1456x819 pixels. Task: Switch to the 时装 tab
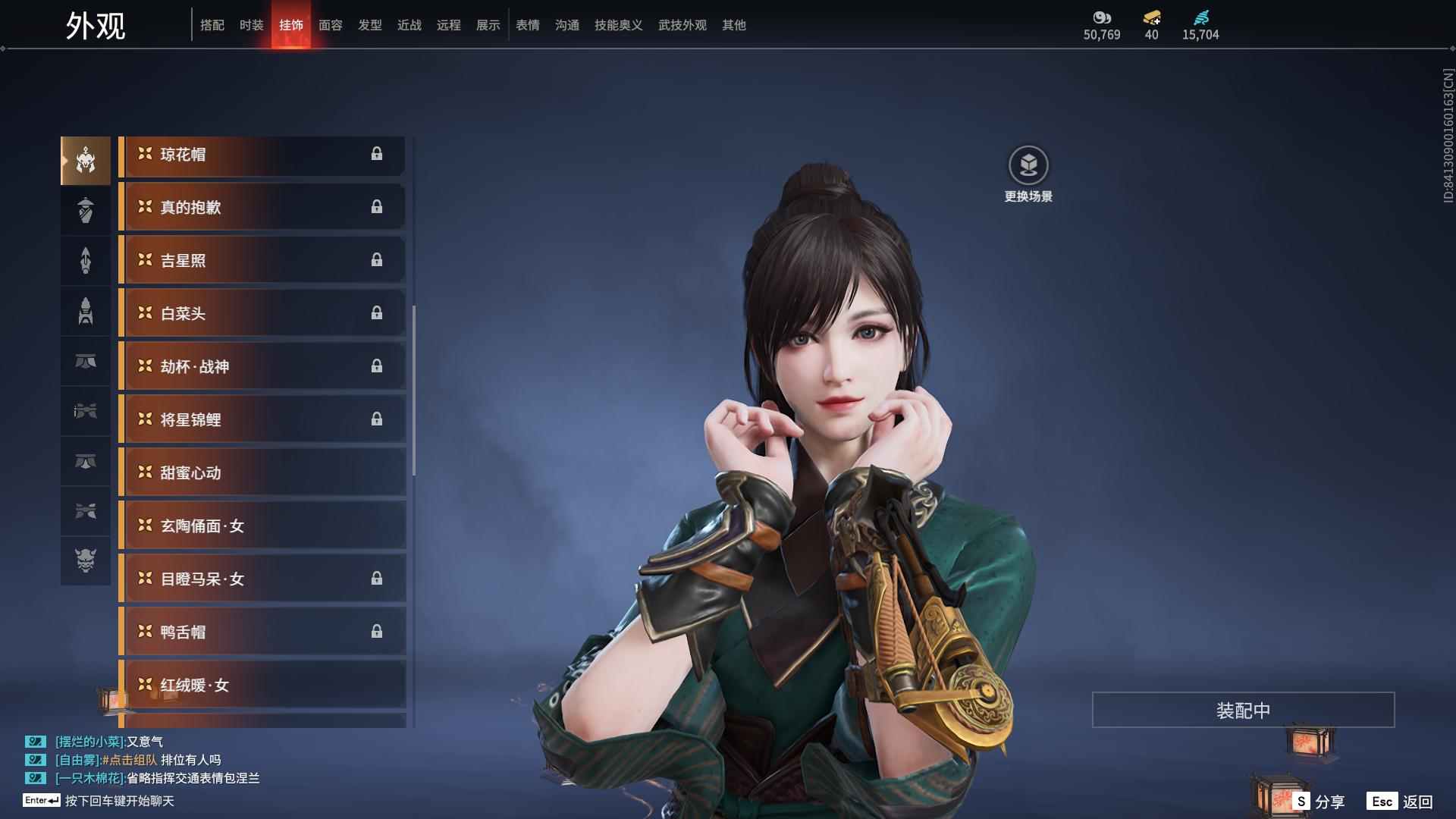pos(251,25)
